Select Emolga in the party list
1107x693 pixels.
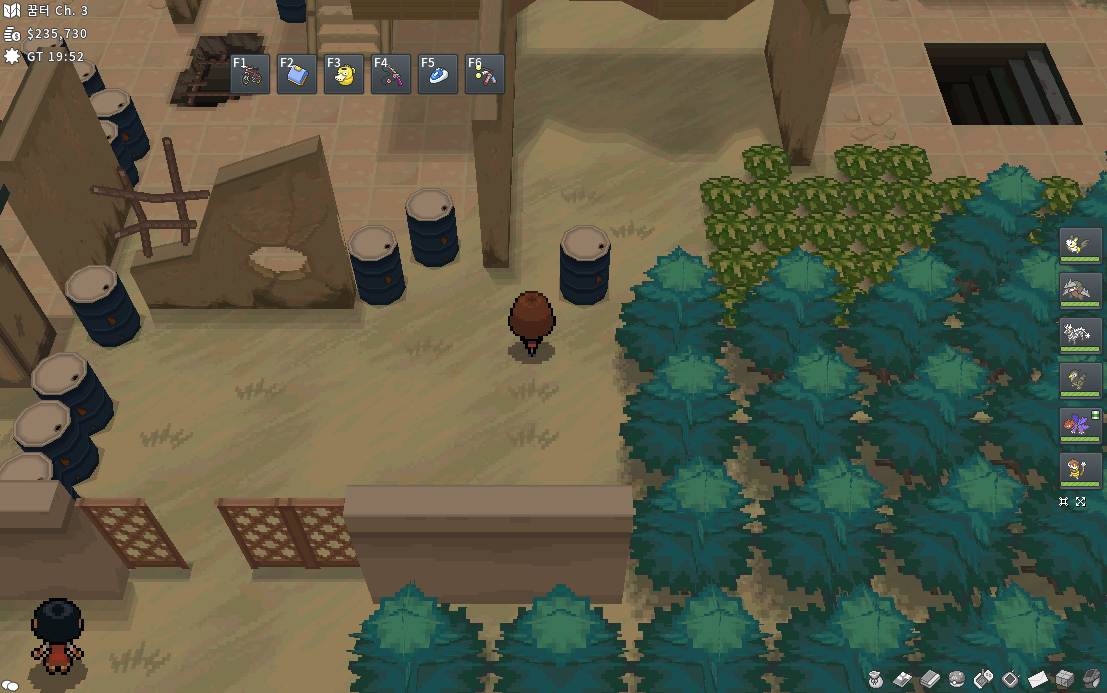click(1080, 246)
